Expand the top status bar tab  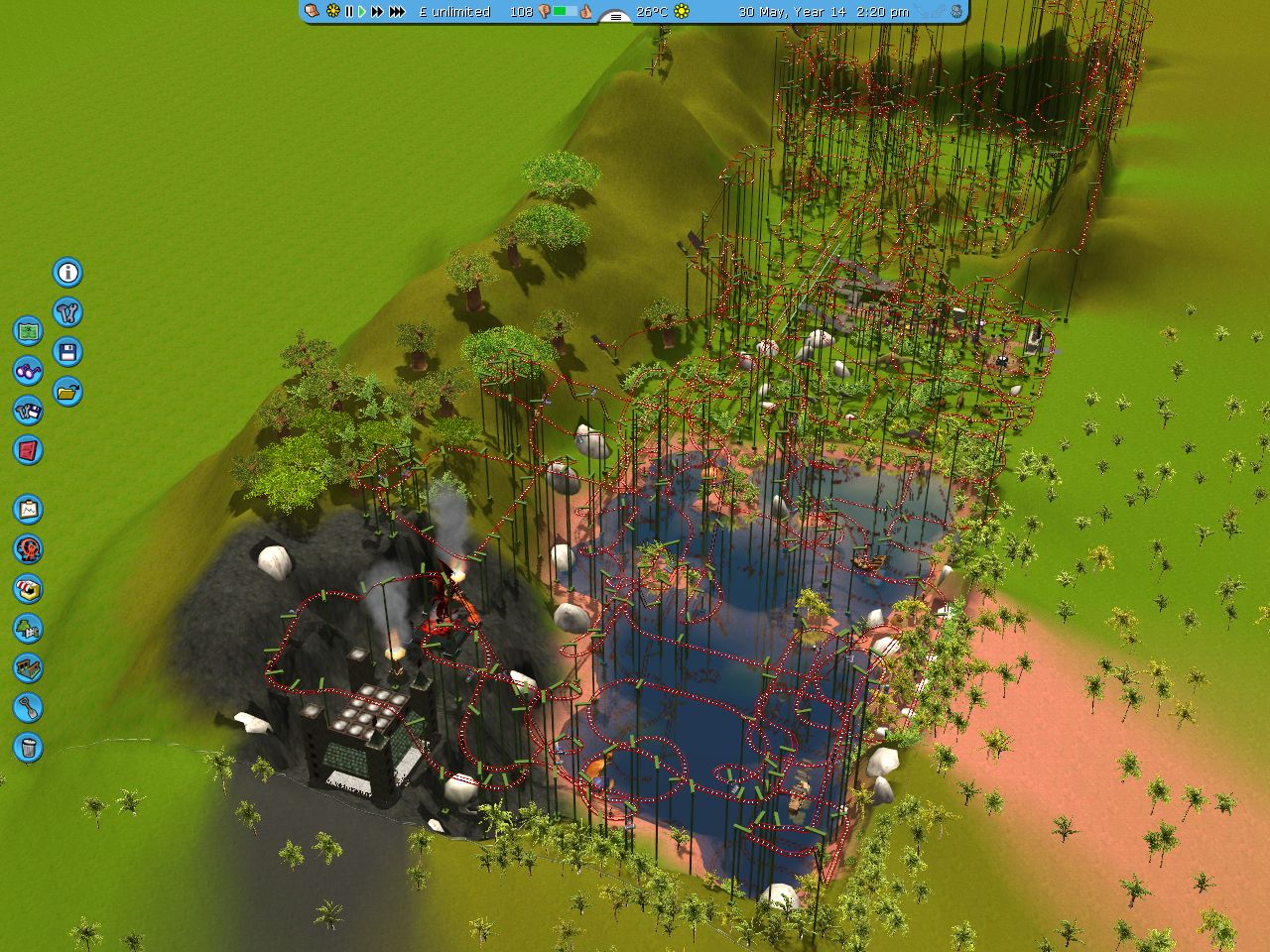click(616, 17)
